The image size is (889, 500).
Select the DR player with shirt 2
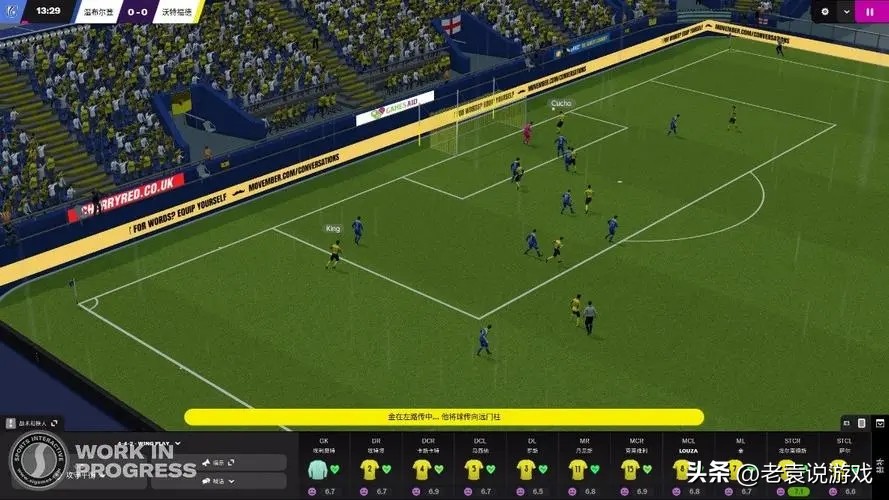pyautogui.click(x=369, y=467)
